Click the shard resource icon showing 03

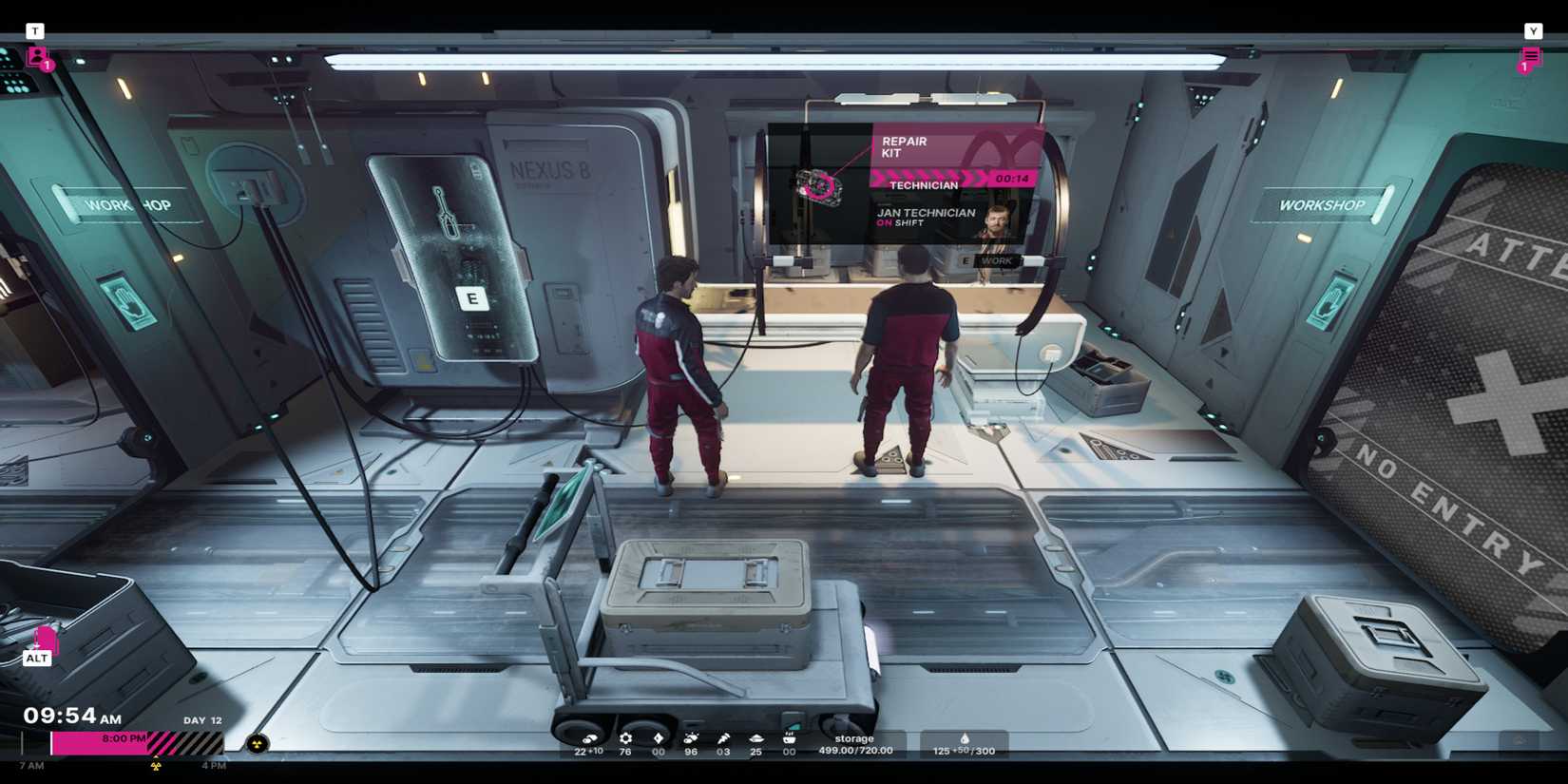(x=722, y=737)
